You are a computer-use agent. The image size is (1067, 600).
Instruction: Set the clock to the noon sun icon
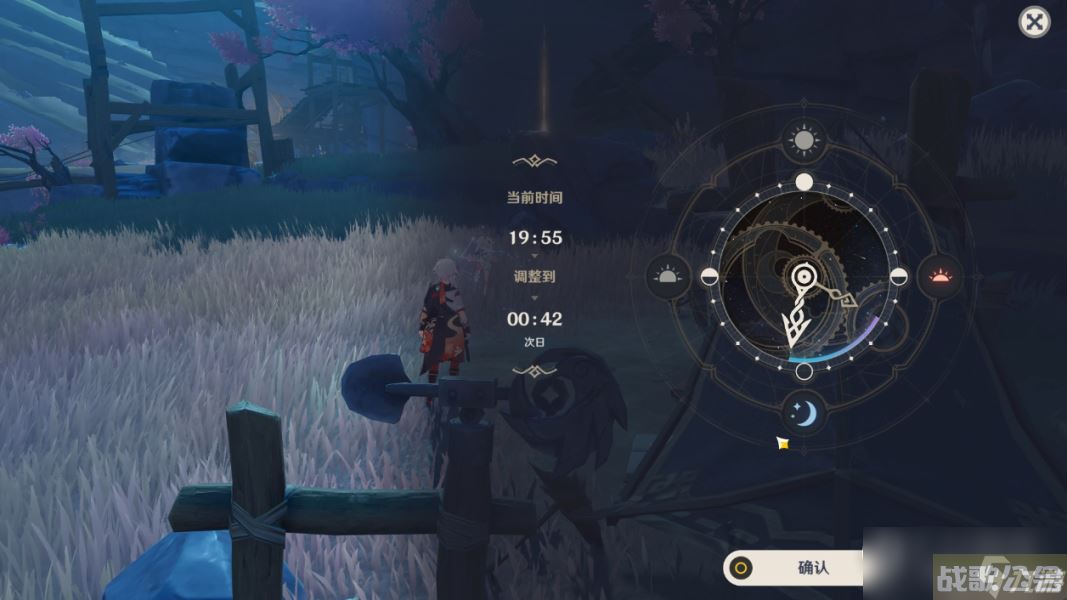click(x=803, y=140)
